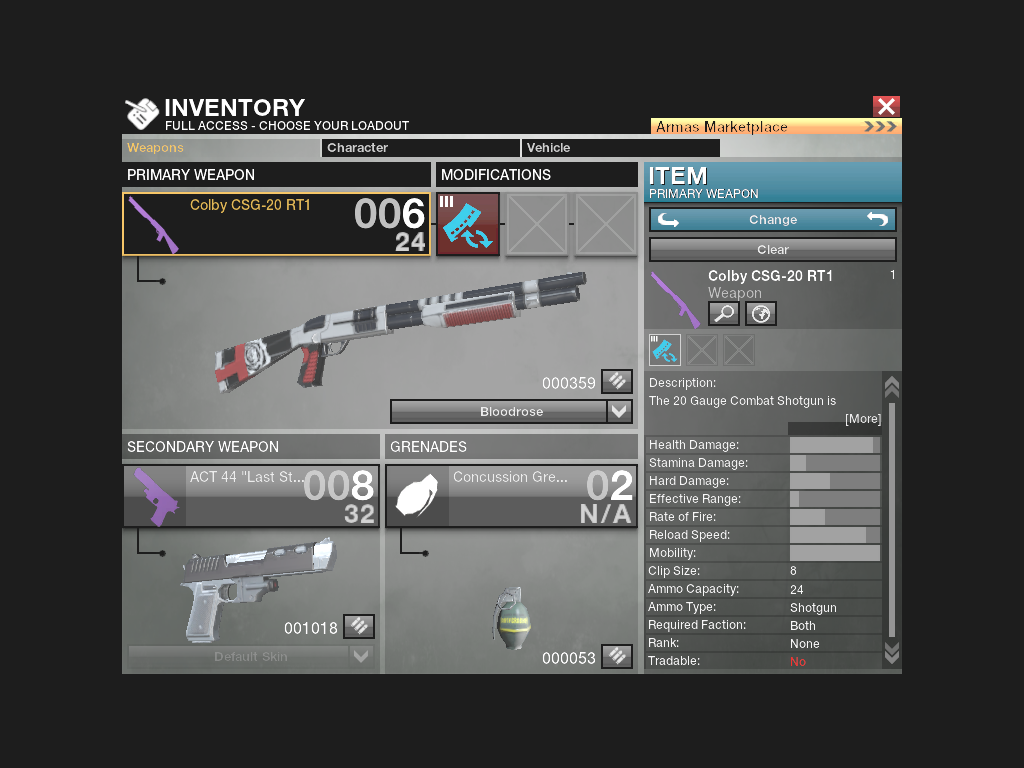Close the inventory window

pos(886,106)
